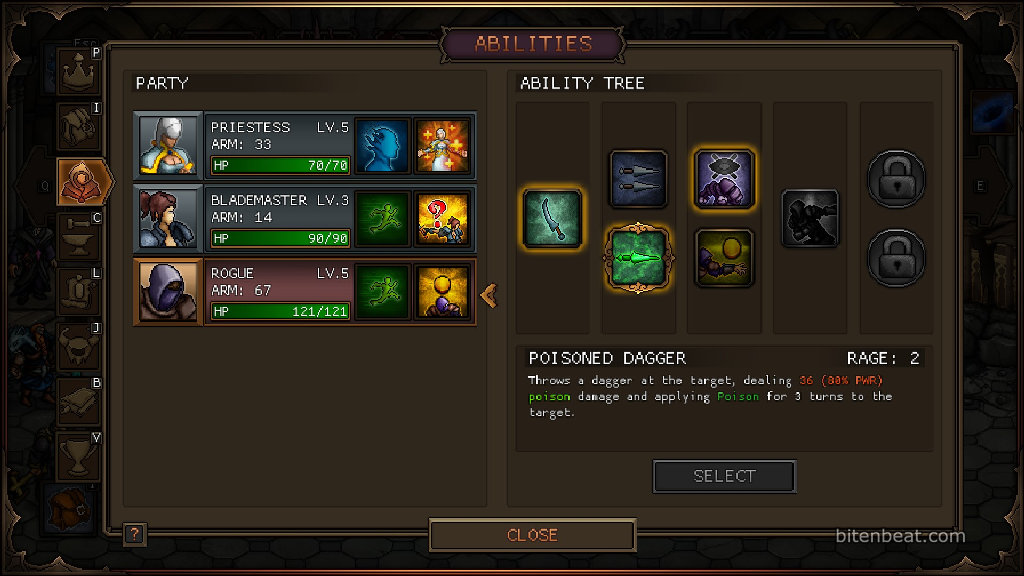1024x576 pixels.
Task: Confirm with the Select button
Action: [x=724, y=477]
